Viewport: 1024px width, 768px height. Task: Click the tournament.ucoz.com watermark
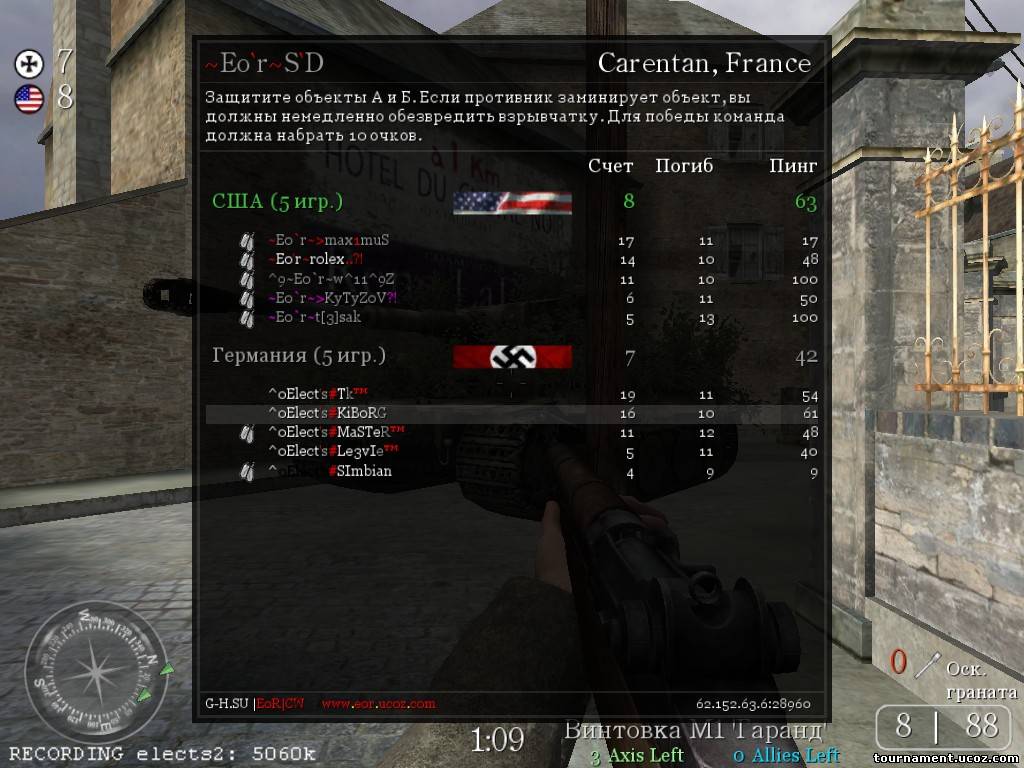click(x=944, y=757)
